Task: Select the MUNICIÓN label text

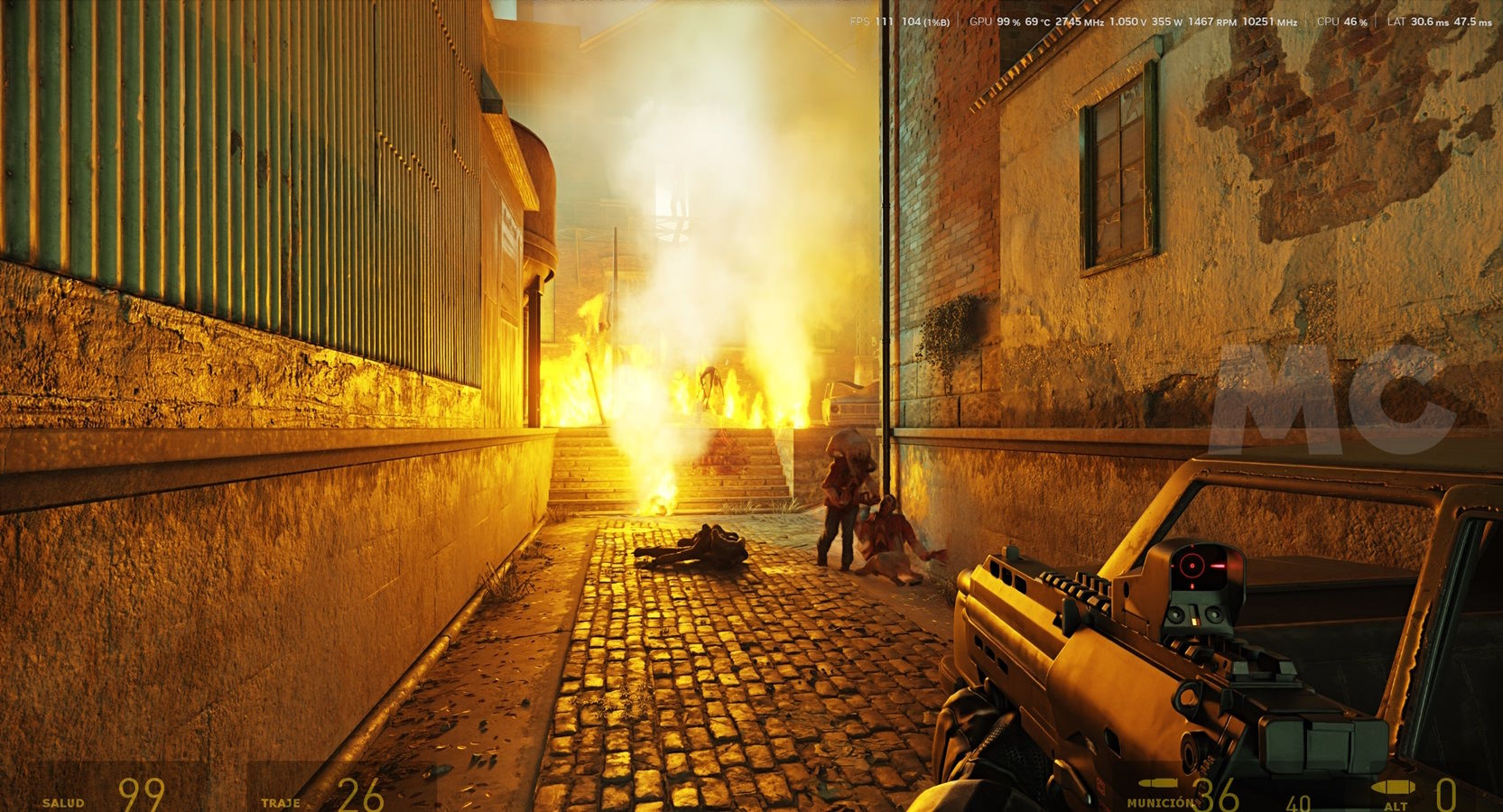Action: 1161,803
